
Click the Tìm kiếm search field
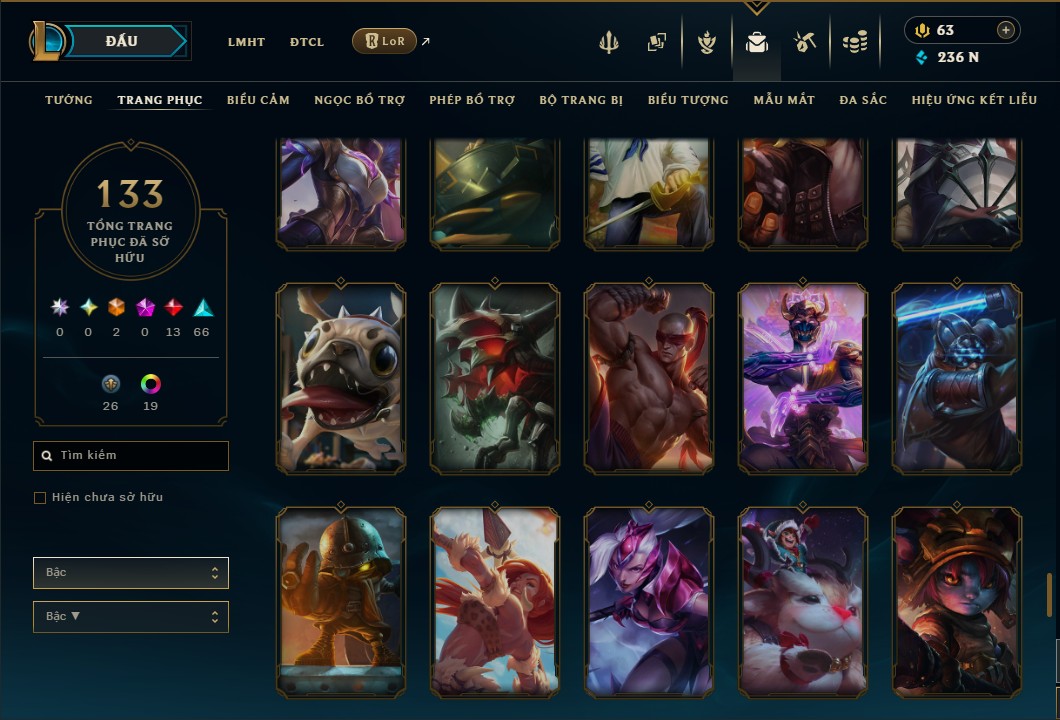point(131,456)
